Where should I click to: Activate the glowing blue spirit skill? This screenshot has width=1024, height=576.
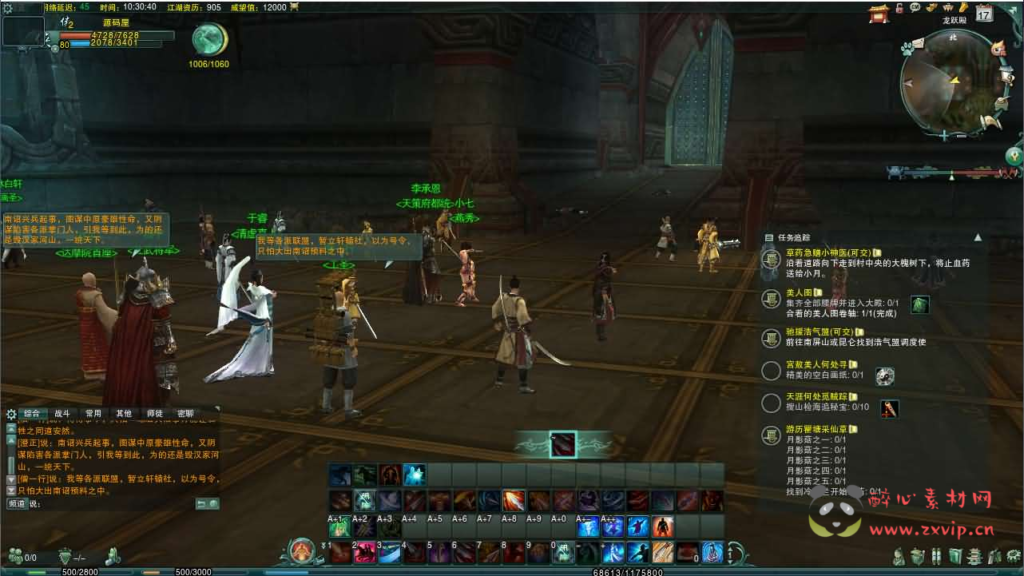coord(414,475)
